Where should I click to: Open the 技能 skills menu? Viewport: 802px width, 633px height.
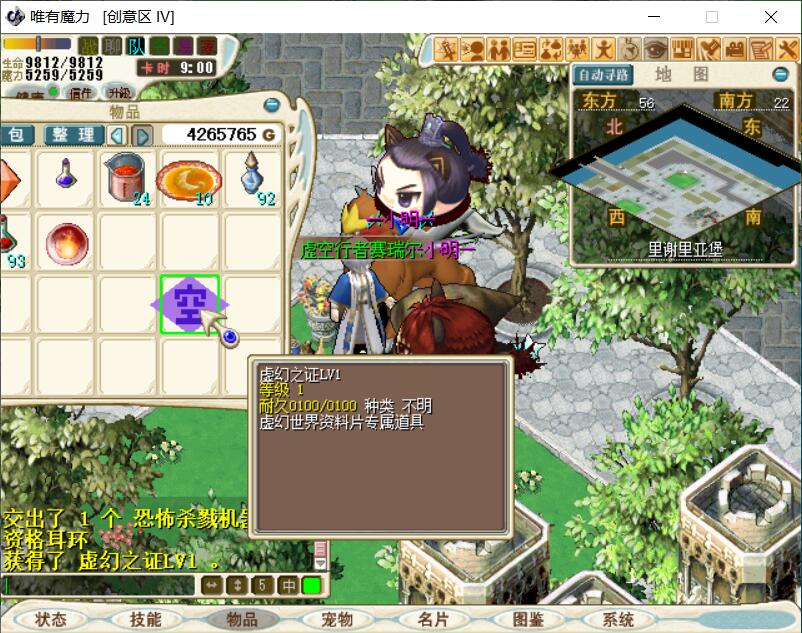pos(146,620)
